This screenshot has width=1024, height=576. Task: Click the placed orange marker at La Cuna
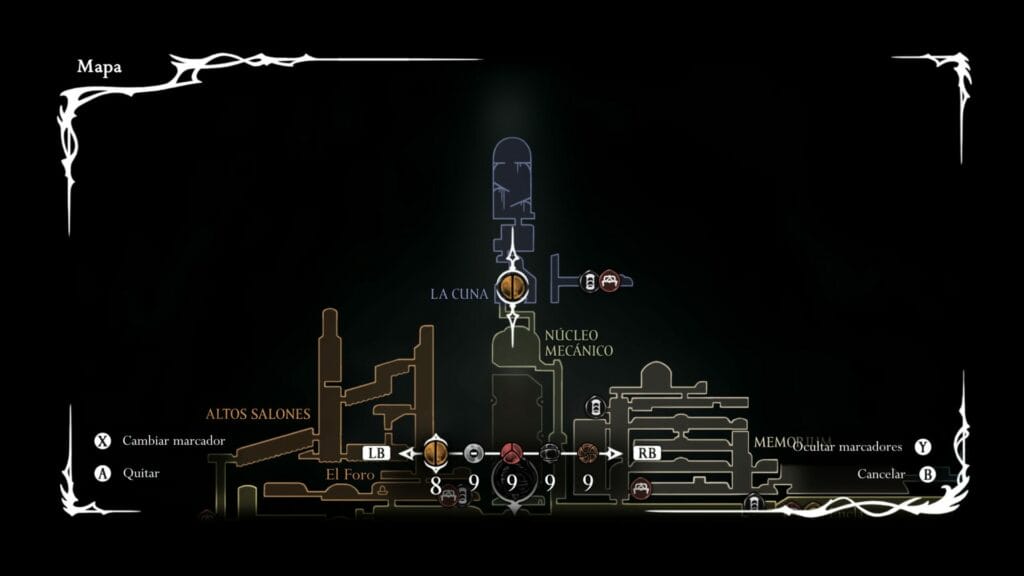coord(511,288)
